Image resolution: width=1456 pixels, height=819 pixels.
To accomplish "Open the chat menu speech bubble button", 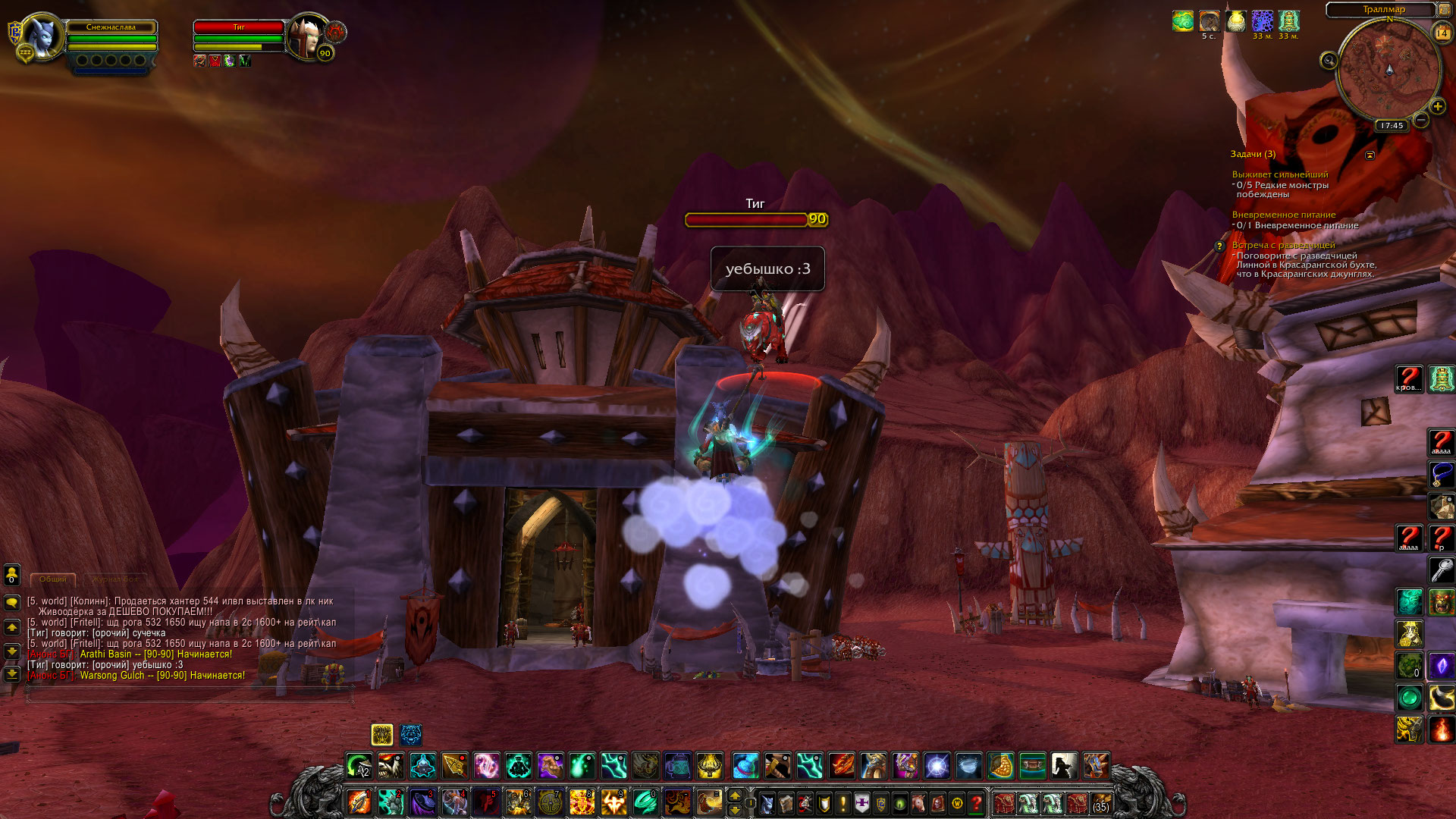I will pos(12,603).
